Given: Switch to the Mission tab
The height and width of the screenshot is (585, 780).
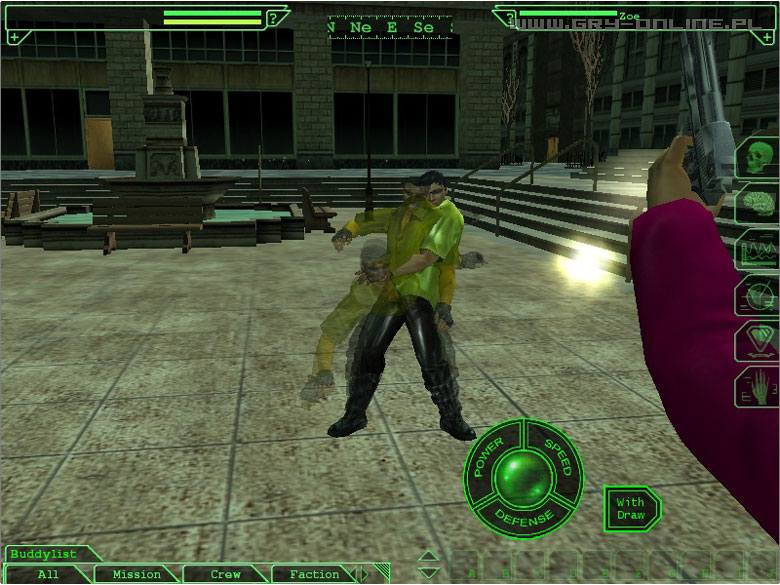Looking at the screenshot, I should pyautogui.click(x=137, y=575).
